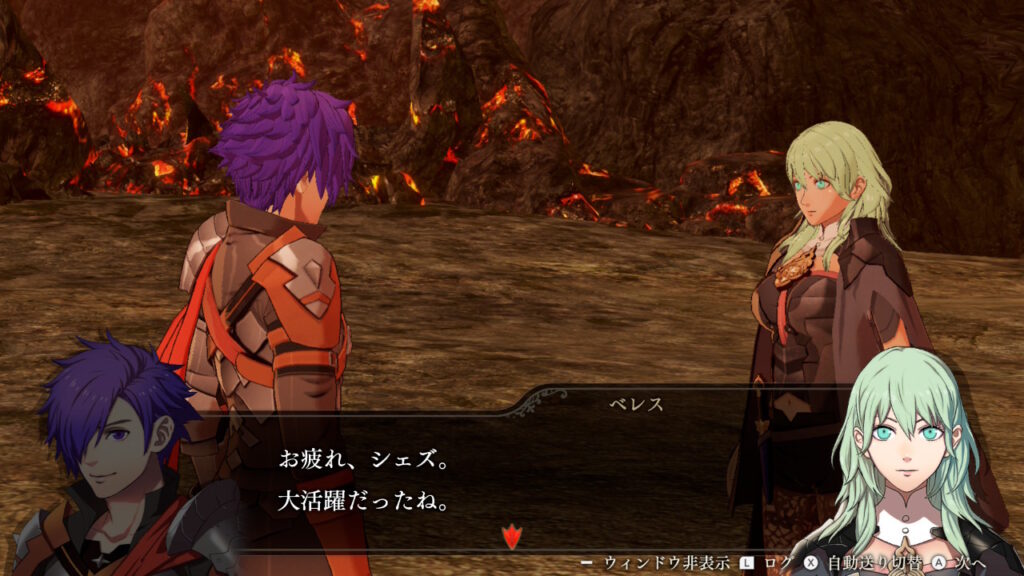
Task: Click the red continue arrow in dialogue box
Action: (511, 537)
